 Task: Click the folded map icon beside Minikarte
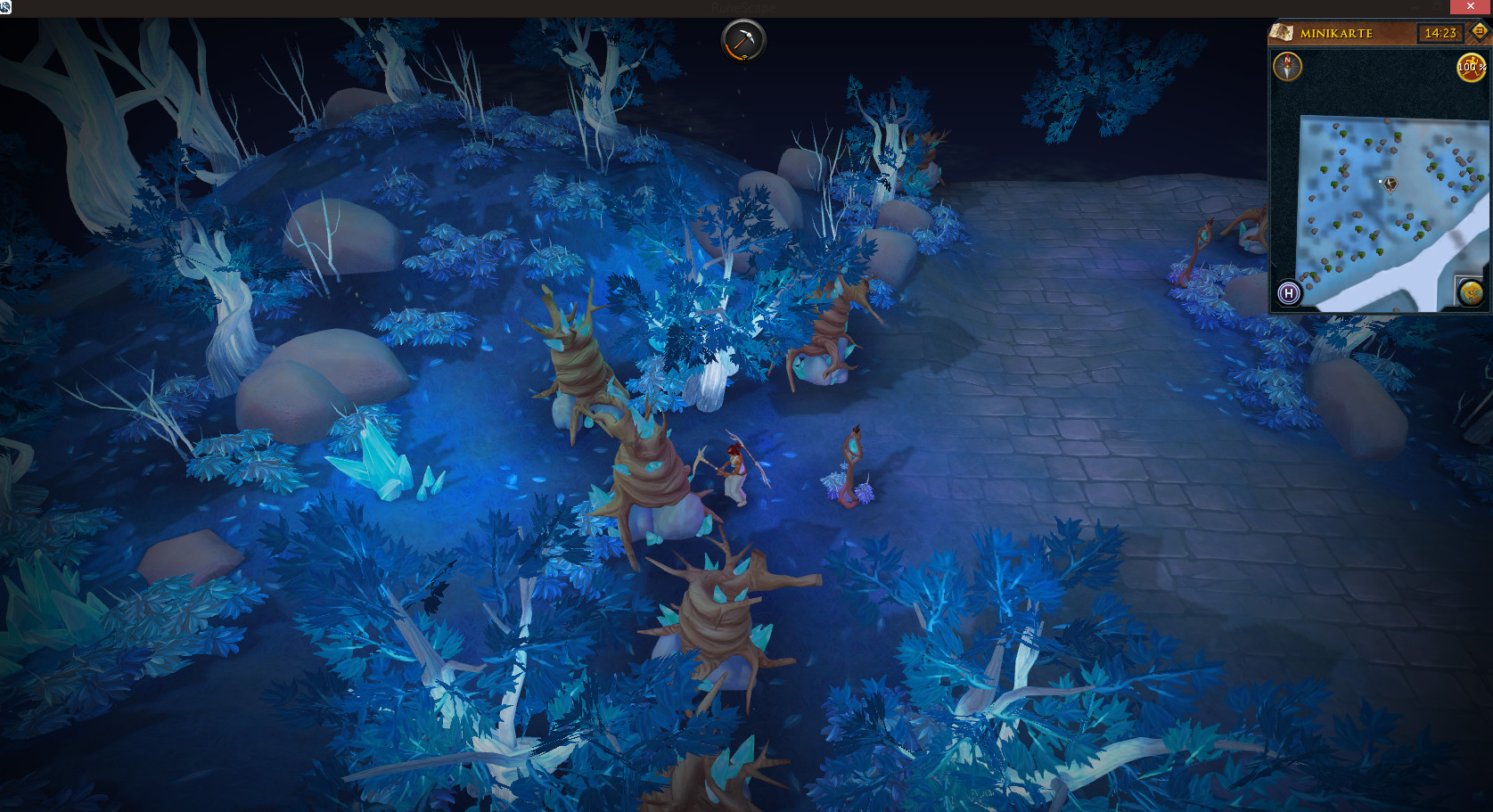click(1282, 33)
